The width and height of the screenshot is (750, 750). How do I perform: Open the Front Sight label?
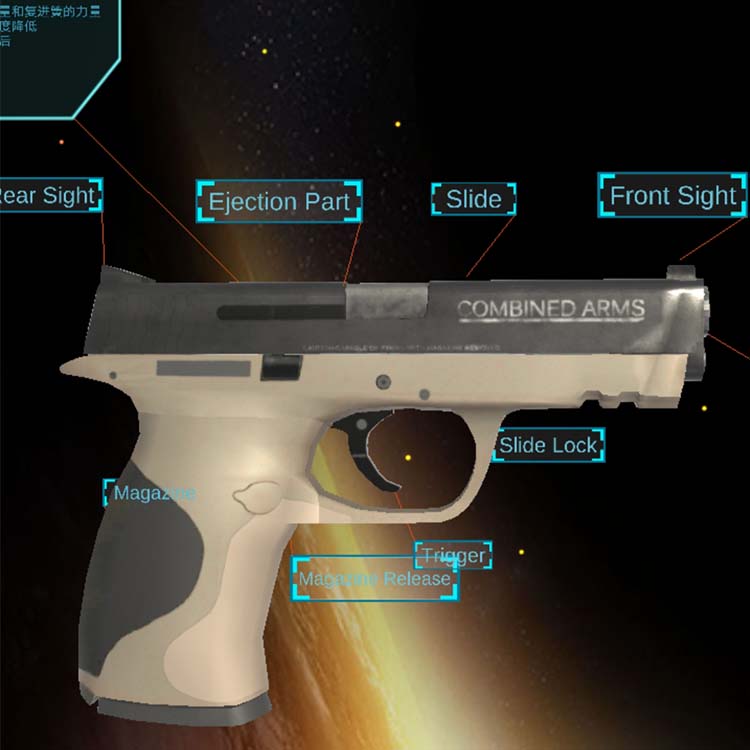pyautogui.click(x=673, y=196)
